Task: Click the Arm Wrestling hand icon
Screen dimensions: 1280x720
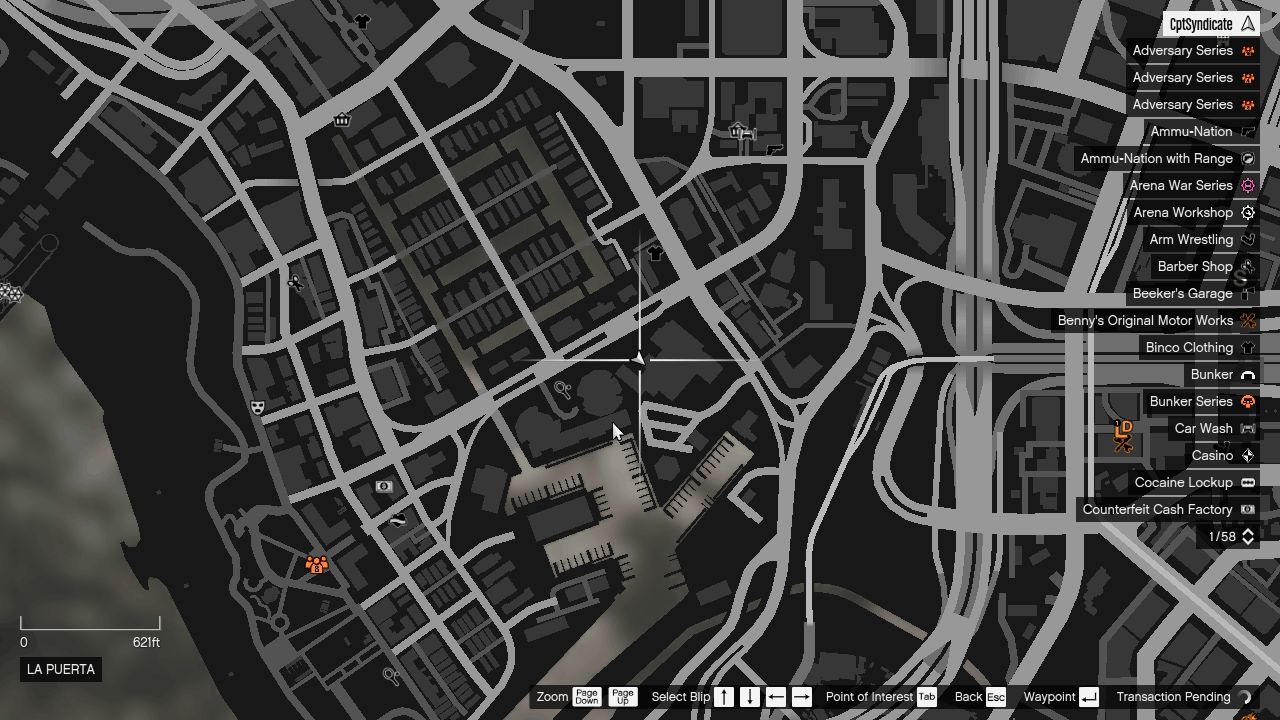Action: coord(1247,239)
